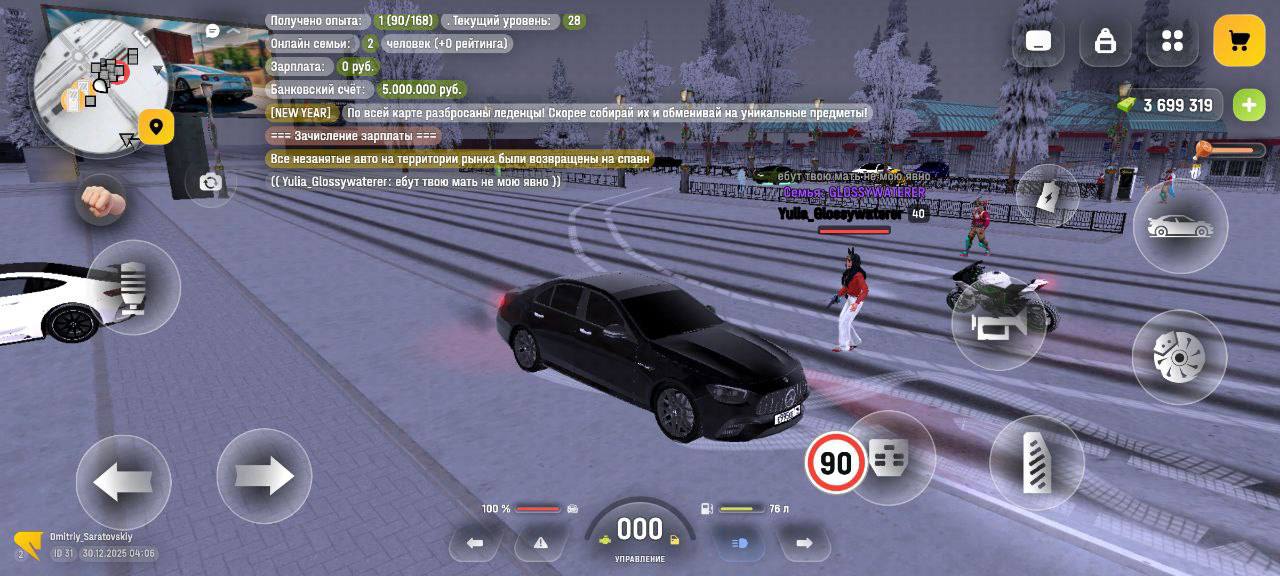1280x576 pixels.
Task: Toggle the hazard warning lights
Action: pyautogui.click(x=540, y=543)
